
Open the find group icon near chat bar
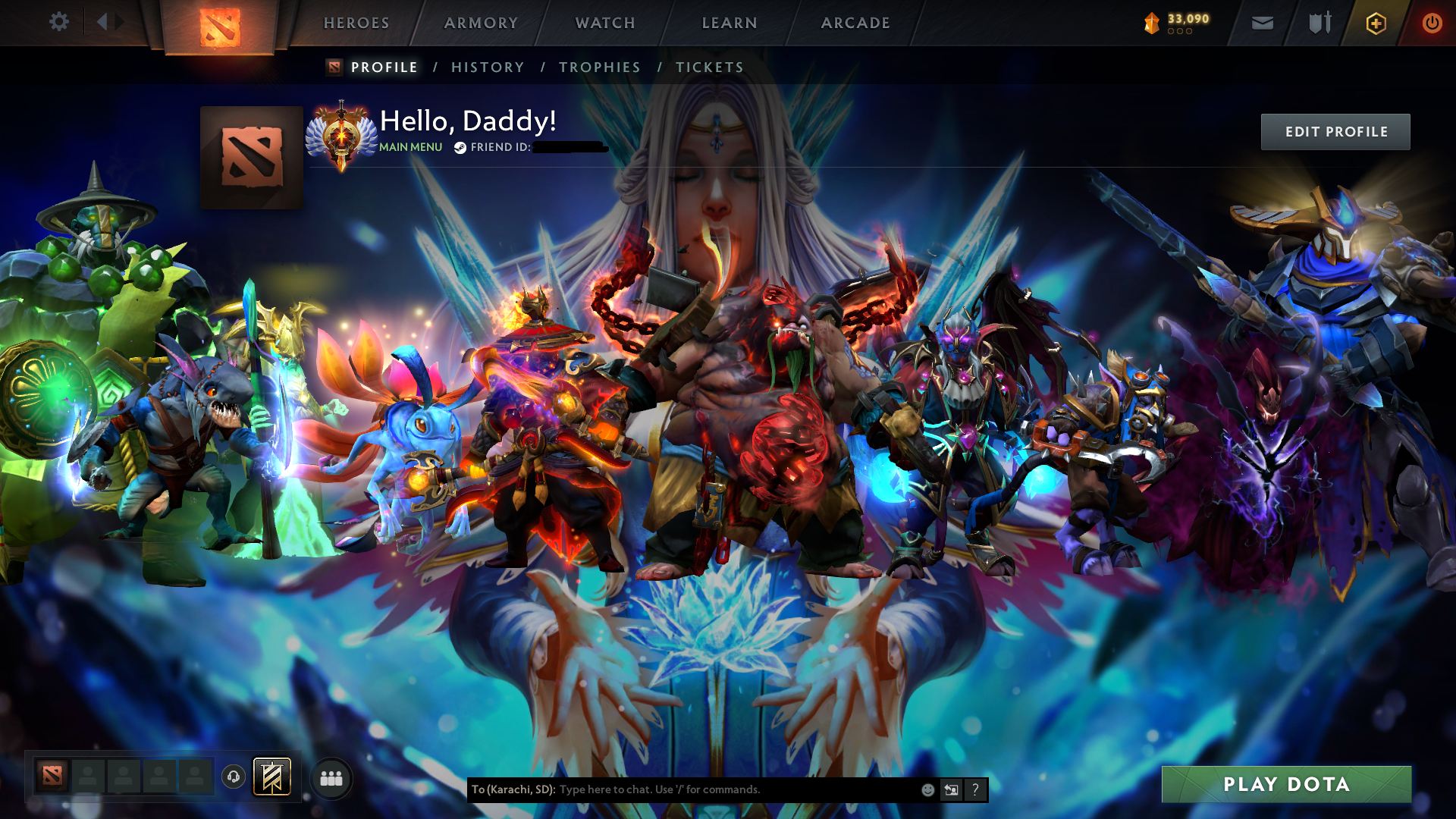pos(331,778)
